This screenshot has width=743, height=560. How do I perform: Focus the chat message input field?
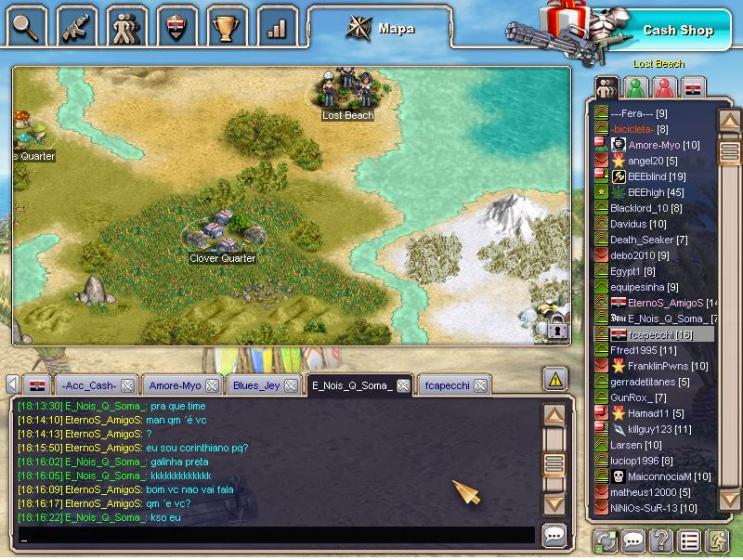pos(275,536)
